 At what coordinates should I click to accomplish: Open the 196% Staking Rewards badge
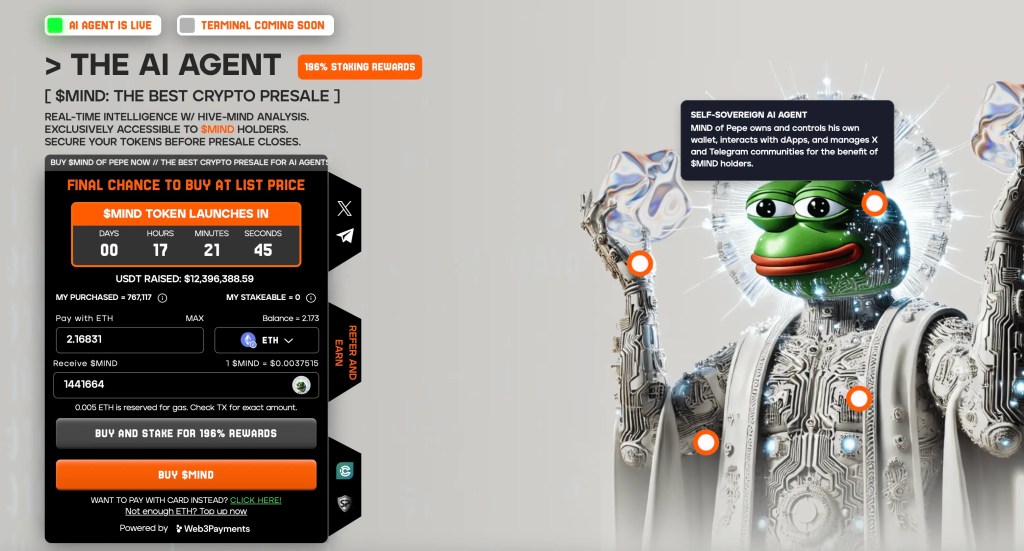(x=359, y=67)
